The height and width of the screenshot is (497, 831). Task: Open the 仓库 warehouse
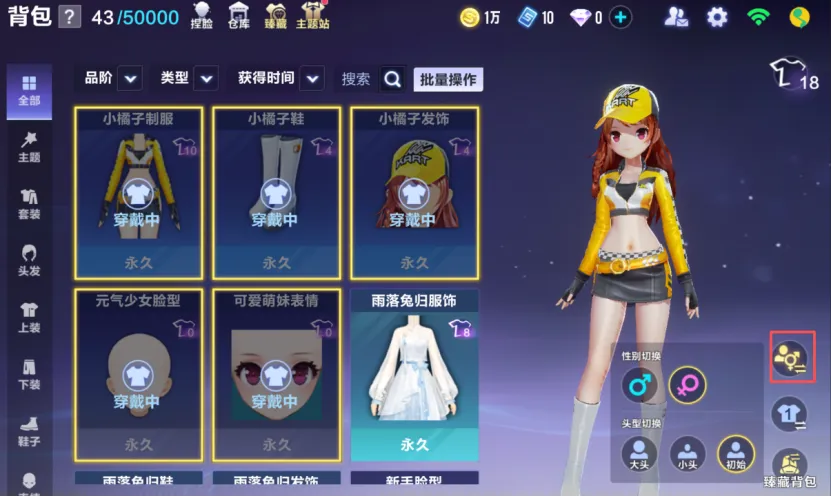pyautogui.click(x=239, y=15)
